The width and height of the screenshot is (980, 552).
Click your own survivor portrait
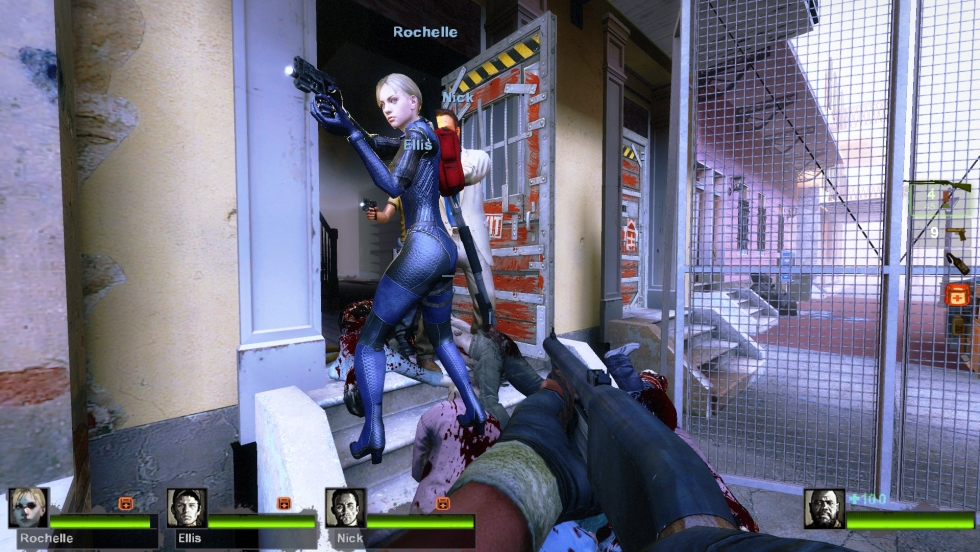coord(824,508)
